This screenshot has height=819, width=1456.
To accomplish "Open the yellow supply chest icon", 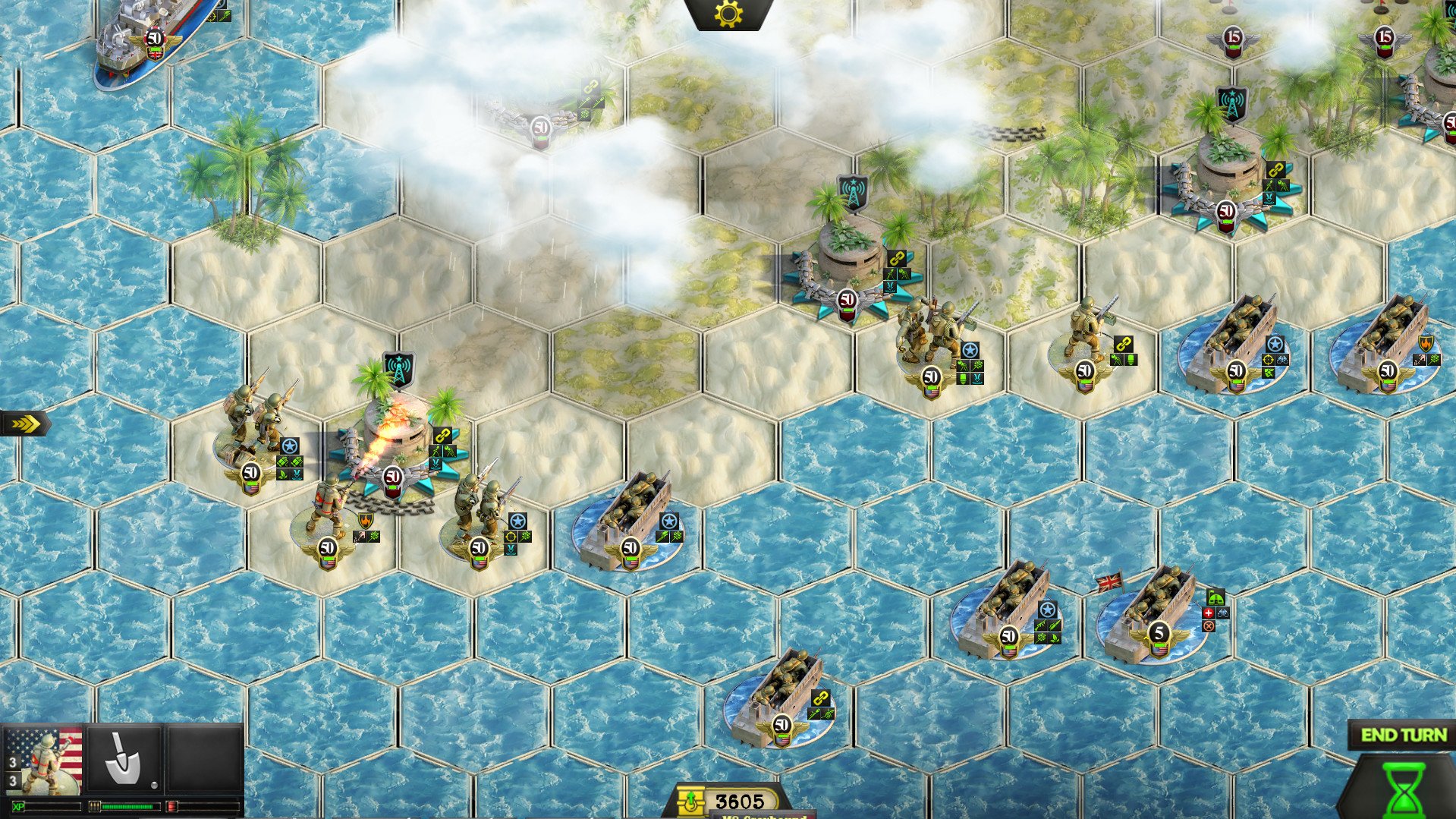I will pyautogui.click(x=691, y=802).
